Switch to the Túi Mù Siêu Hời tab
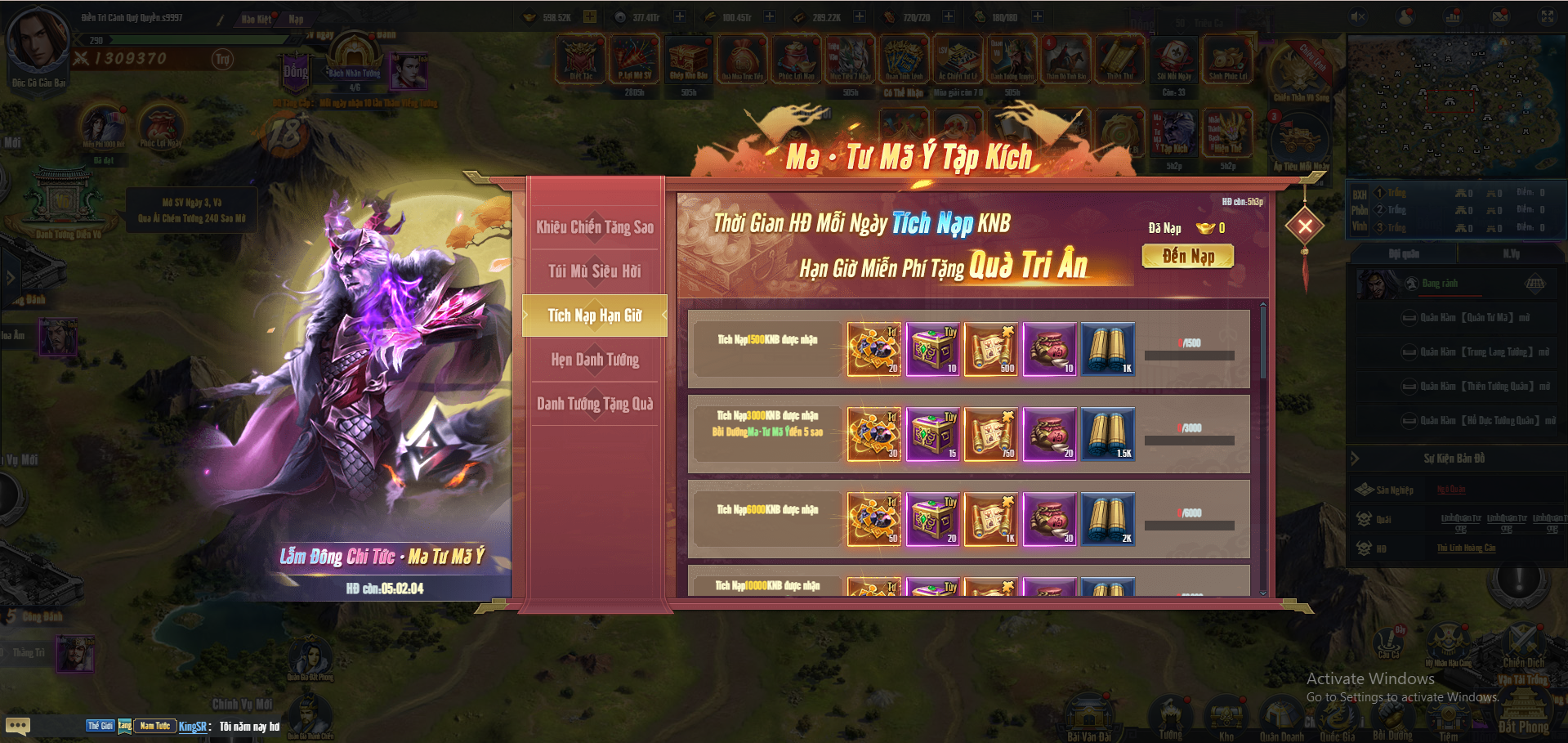 595,271
